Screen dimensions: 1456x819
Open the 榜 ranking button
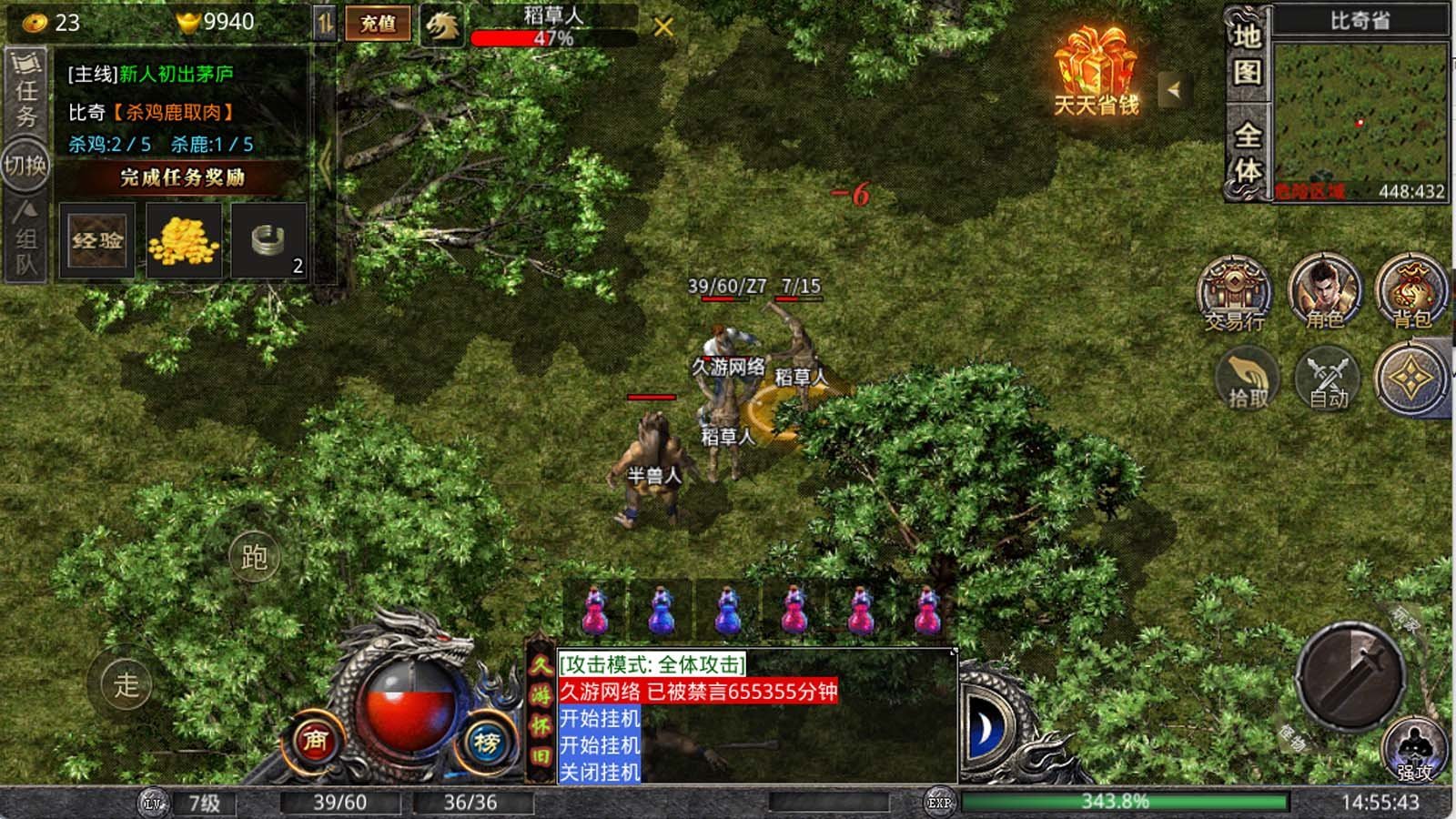[x=486, y=743]
